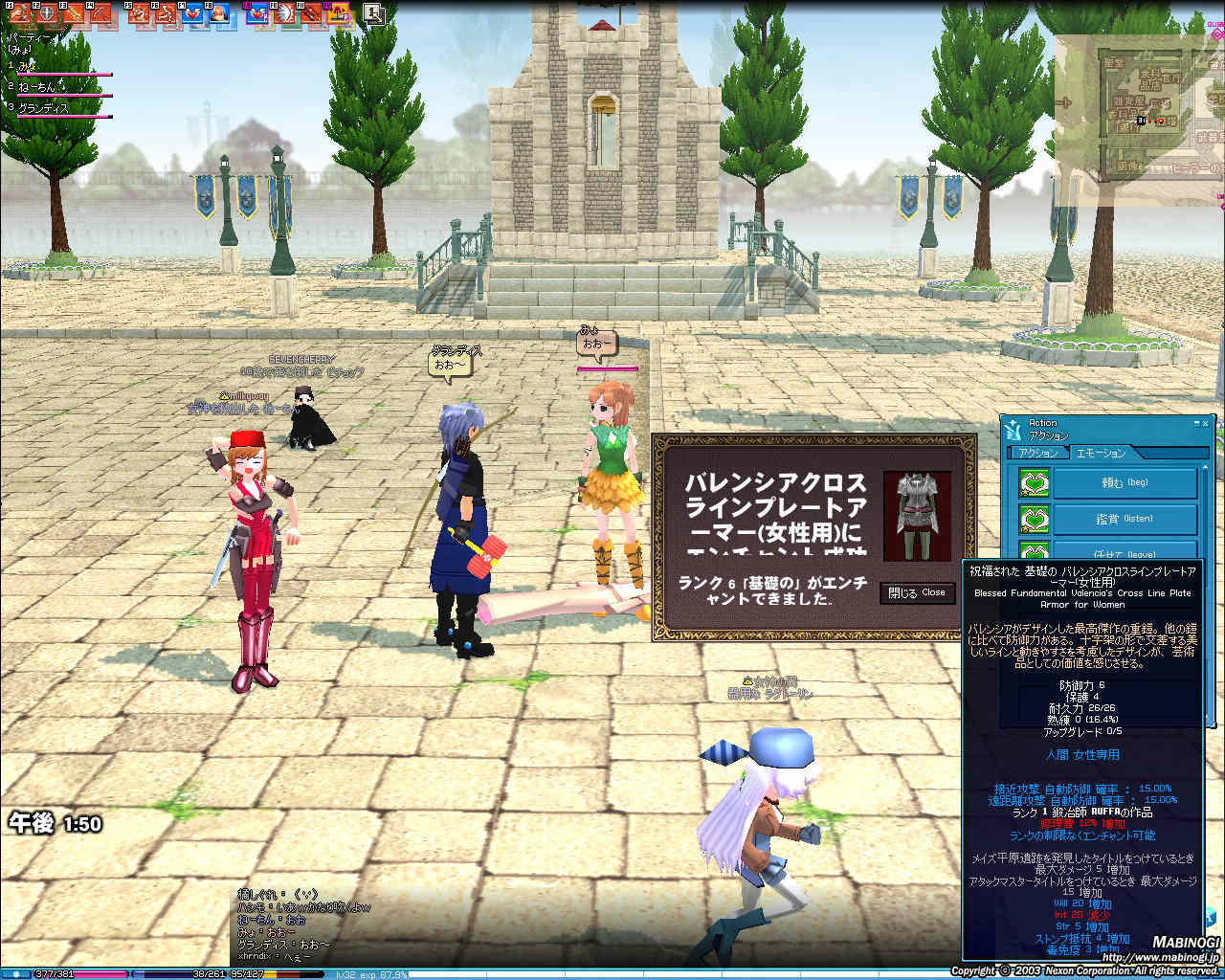Screen dimensions: 1225x980
Task: Select the エモーション tab
Action: pos(1100,453)
